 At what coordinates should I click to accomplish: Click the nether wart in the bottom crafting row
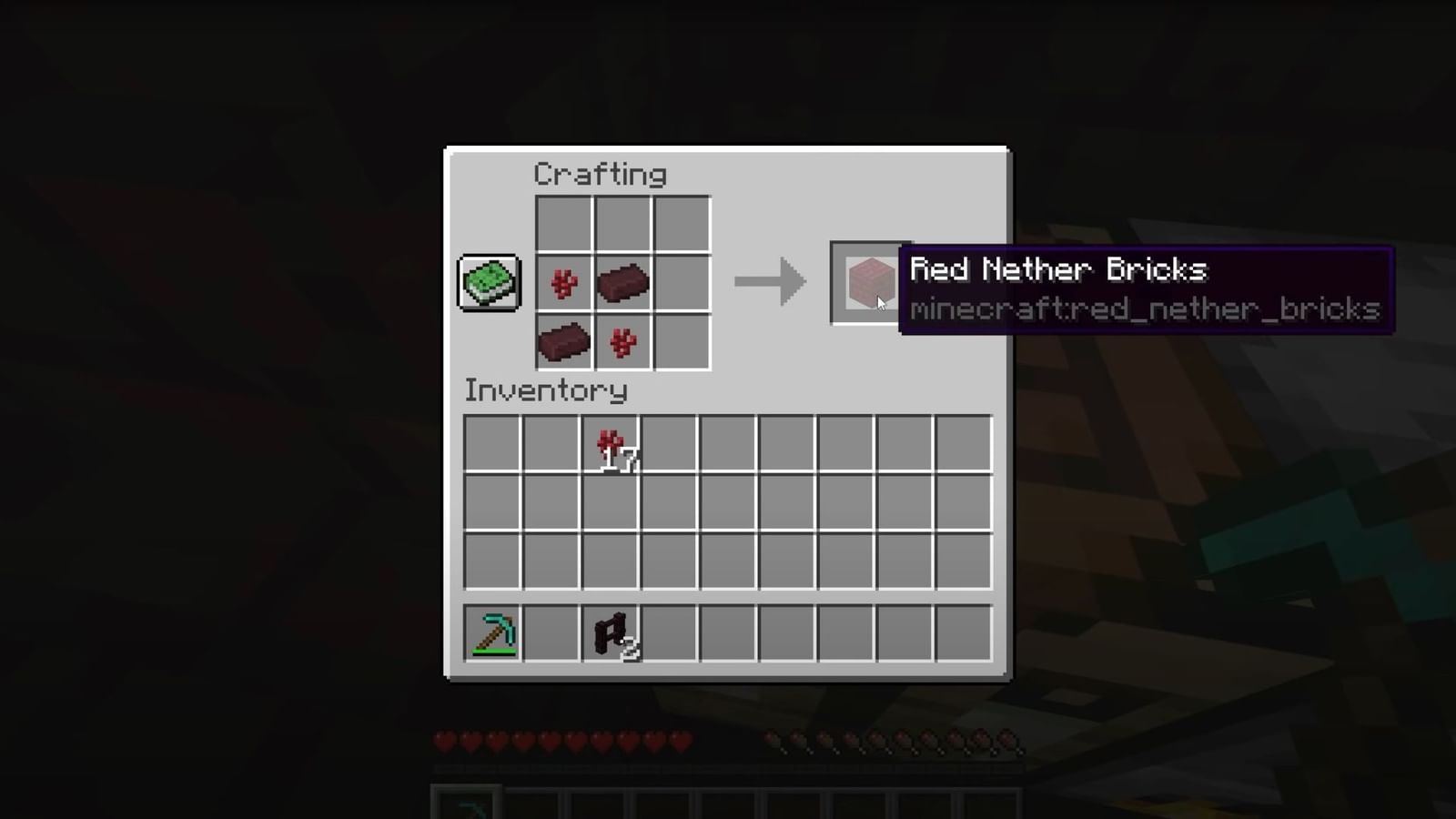(622, 341)
